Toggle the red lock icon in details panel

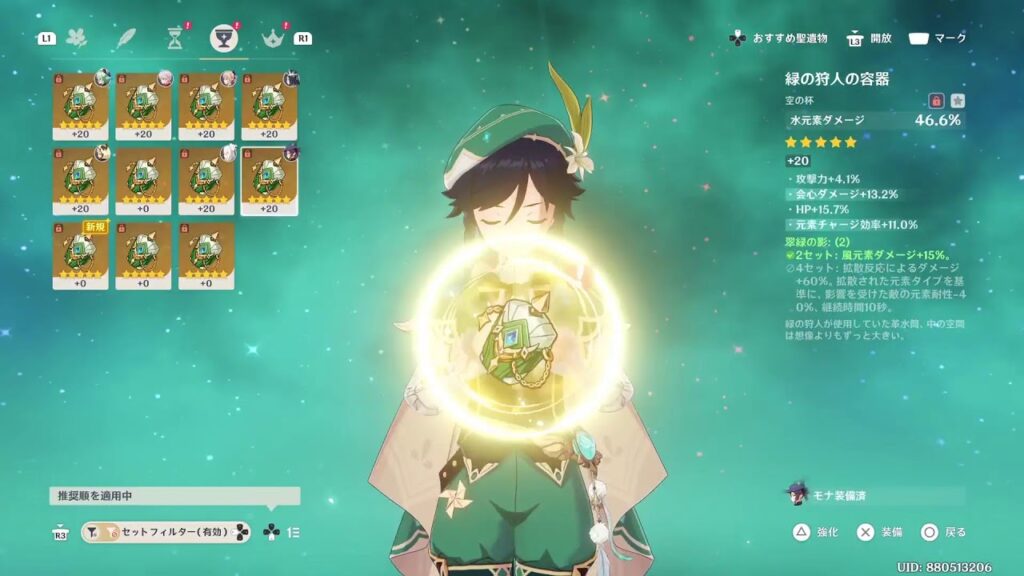937,100
